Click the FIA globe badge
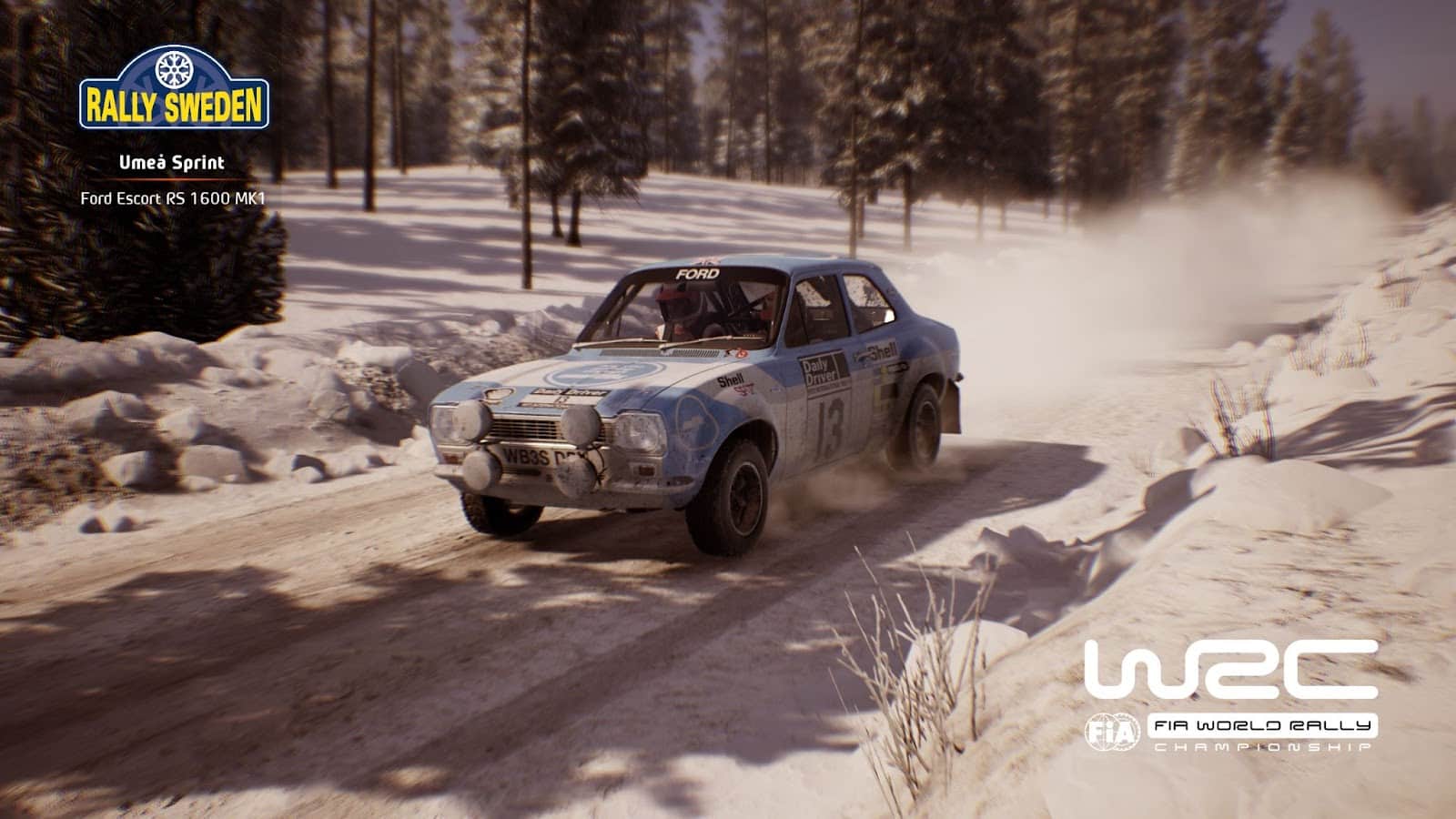Screen dimensions: 1456x819 [x=1112, y=731]
